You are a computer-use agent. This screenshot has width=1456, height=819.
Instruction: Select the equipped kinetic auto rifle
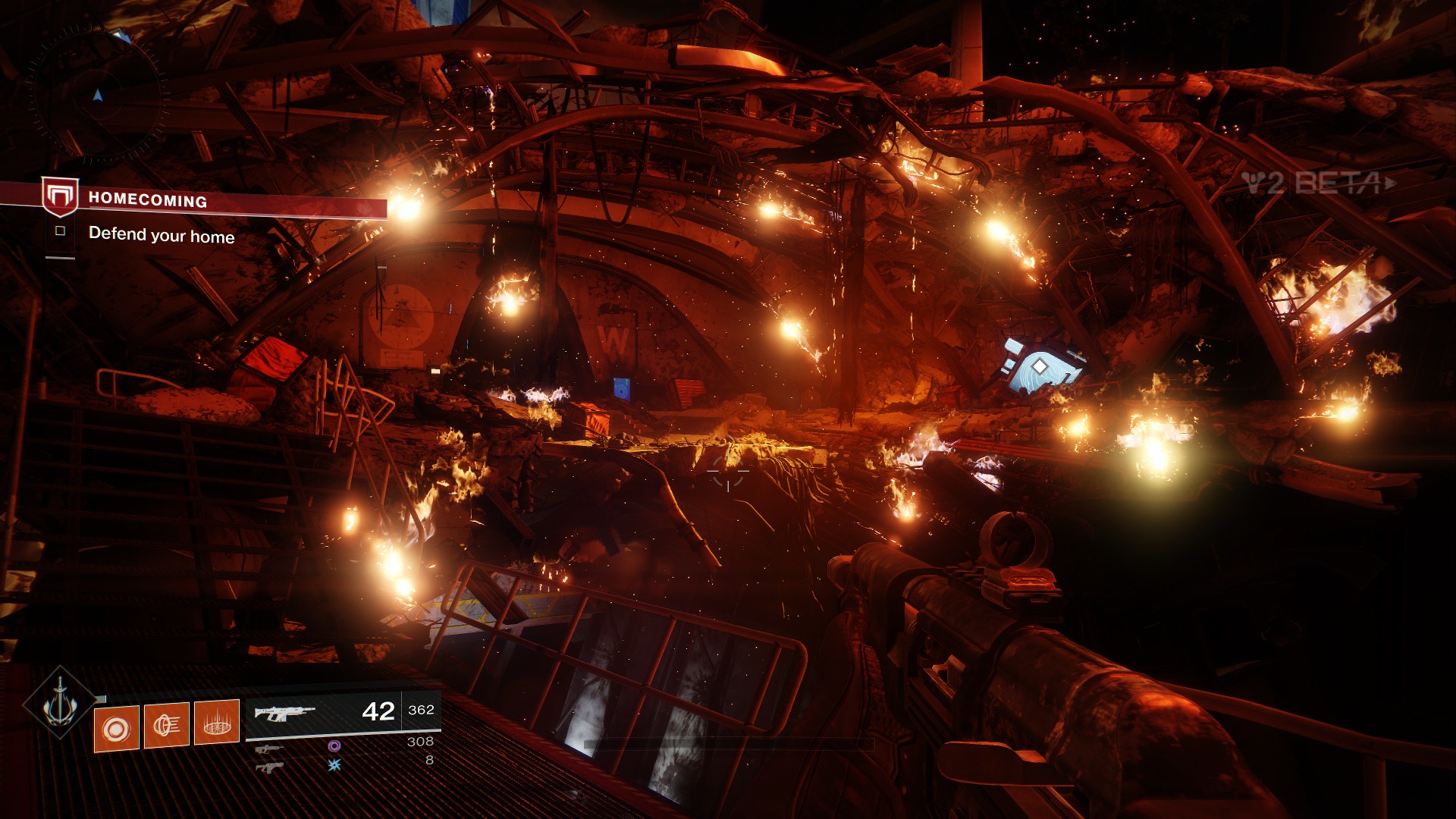click(284, 713)
